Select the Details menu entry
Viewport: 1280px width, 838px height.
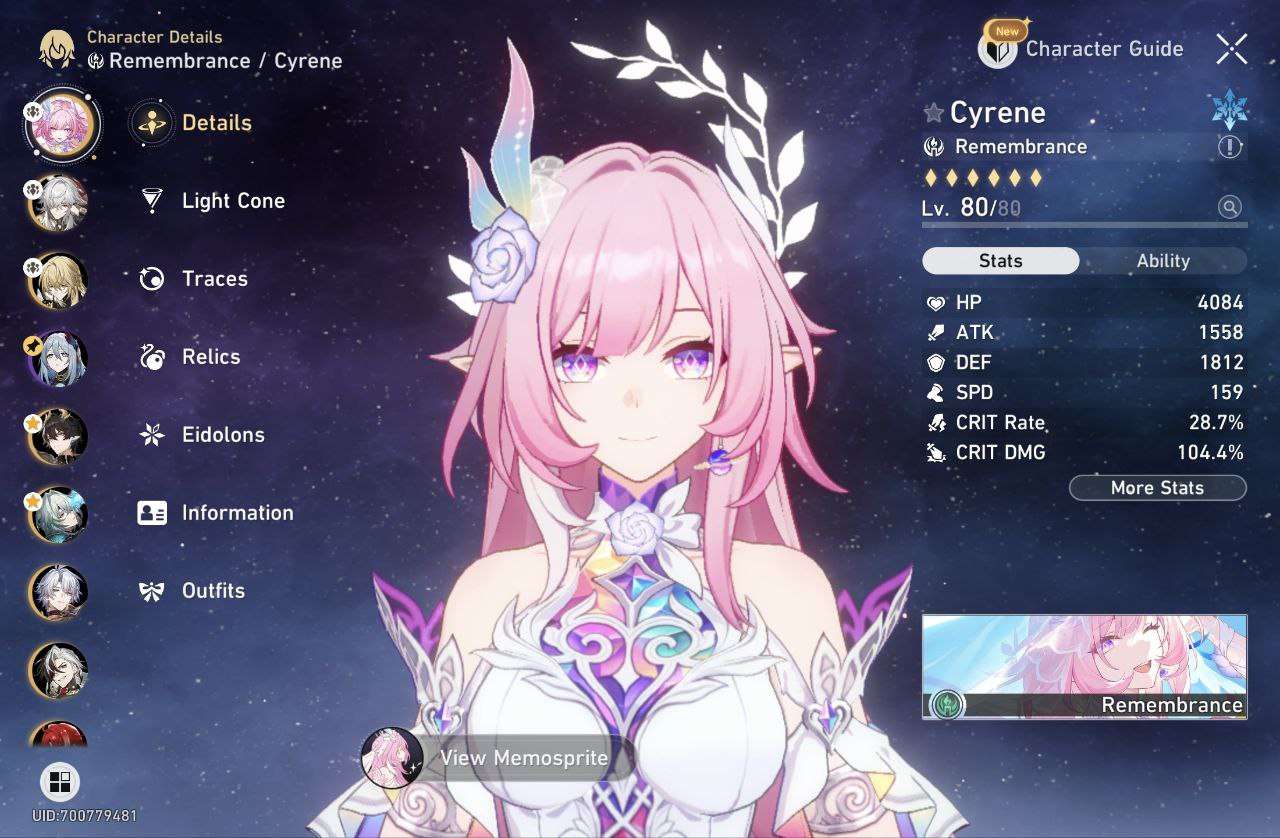tap(216, 123)
